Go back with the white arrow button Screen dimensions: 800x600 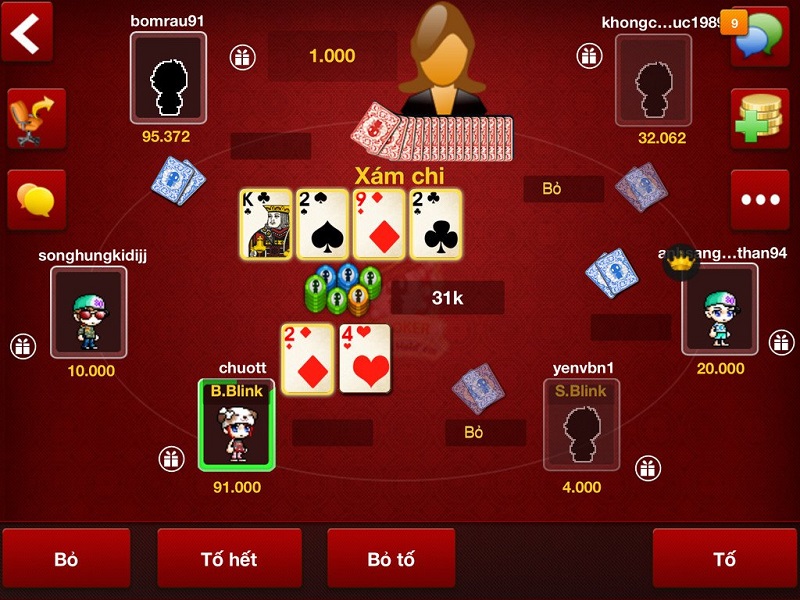click(30, 32)
